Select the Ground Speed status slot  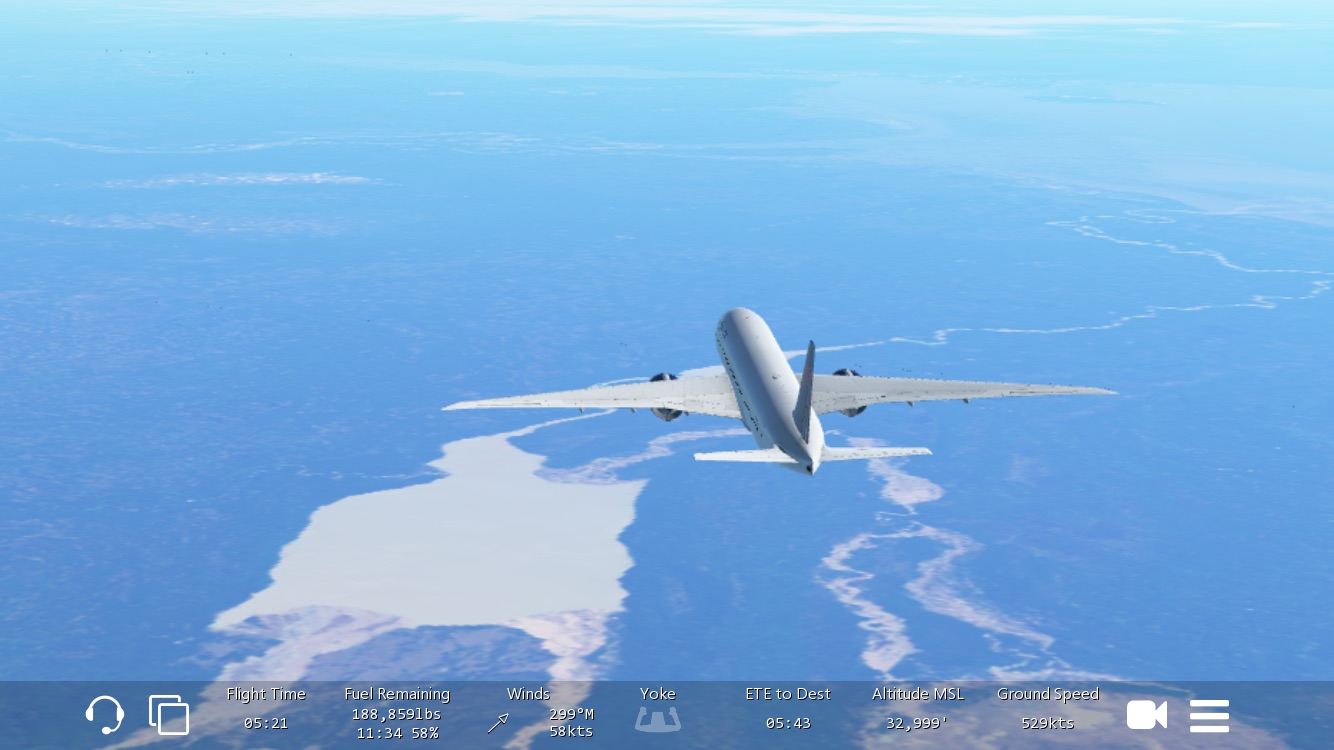click(x=1047, y=709)
